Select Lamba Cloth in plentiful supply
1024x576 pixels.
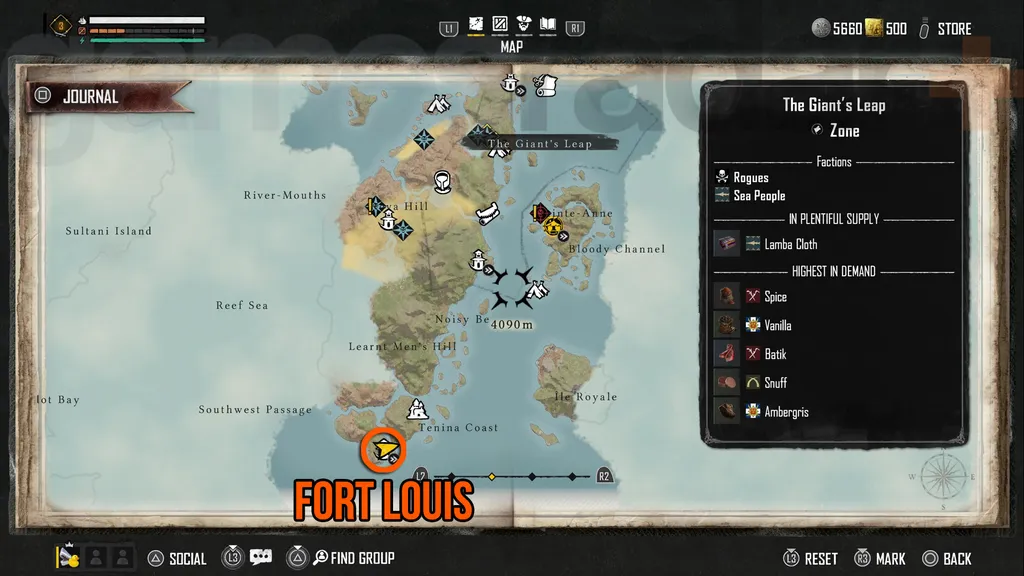click(x=790, y=244)
